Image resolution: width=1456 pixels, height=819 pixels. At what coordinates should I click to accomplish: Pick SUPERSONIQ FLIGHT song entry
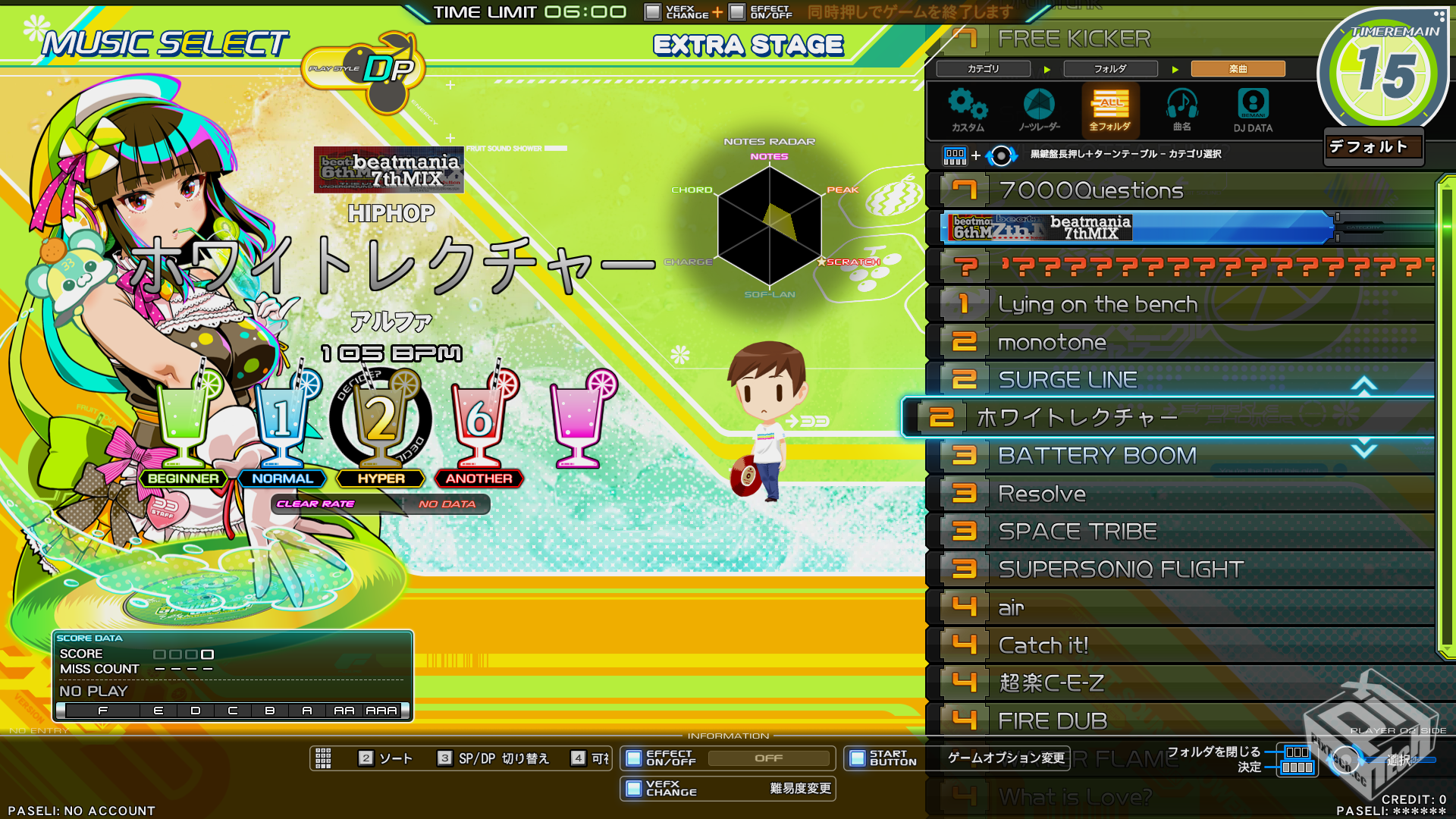point(1183,570)
